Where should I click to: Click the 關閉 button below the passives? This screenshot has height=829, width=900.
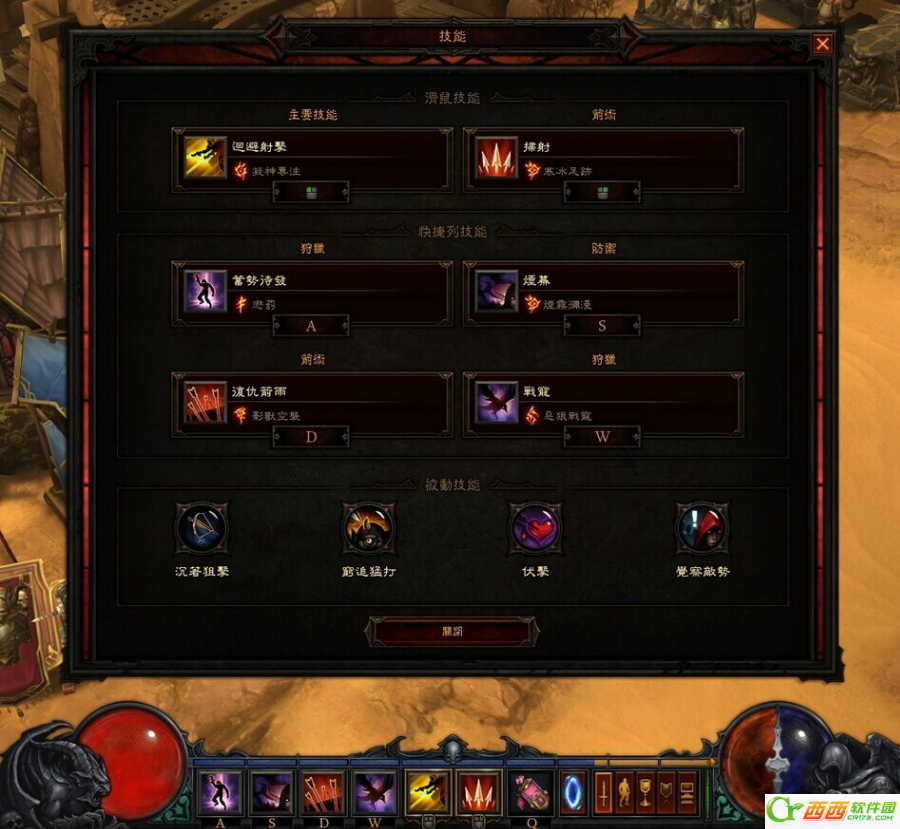452,631
